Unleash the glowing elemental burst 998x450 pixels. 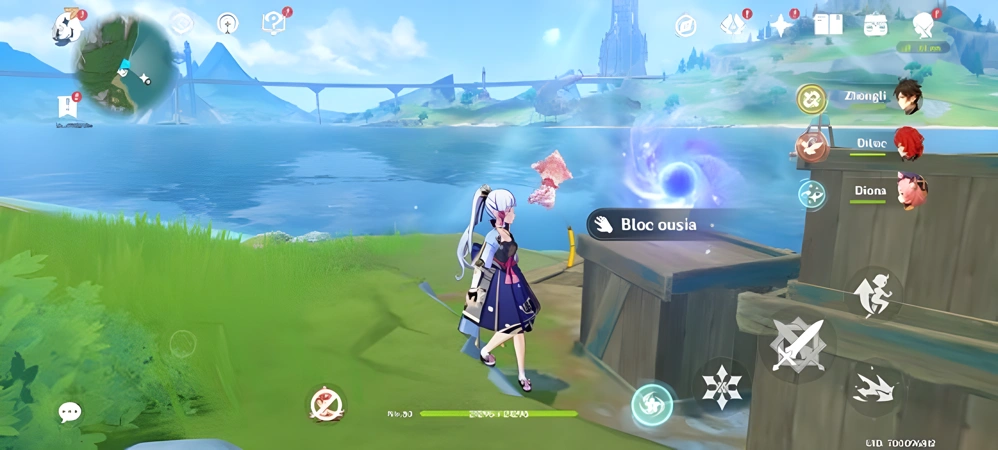pos(653,403)
